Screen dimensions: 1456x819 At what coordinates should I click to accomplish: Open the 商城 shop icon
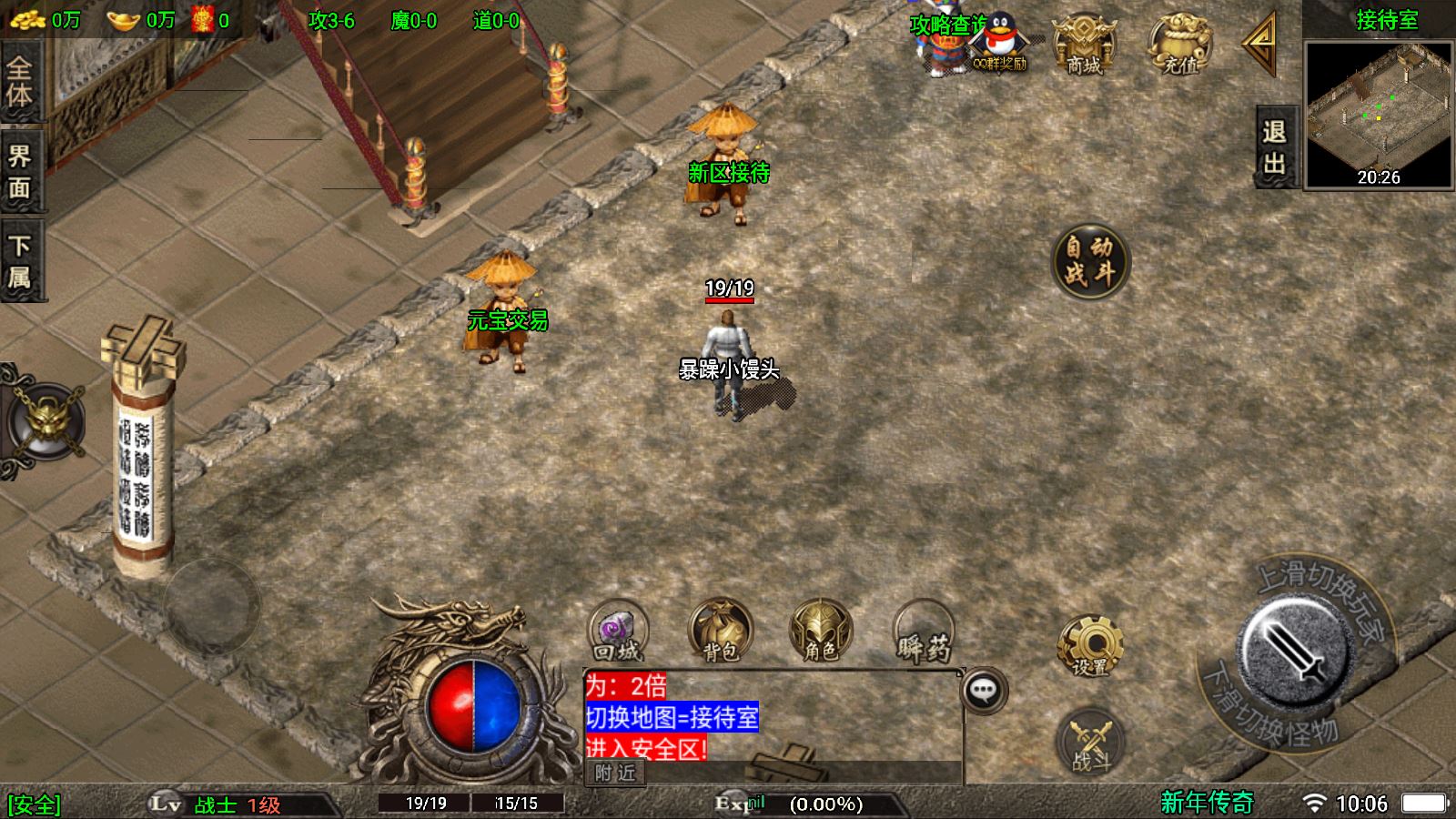tap(1083, 45)
